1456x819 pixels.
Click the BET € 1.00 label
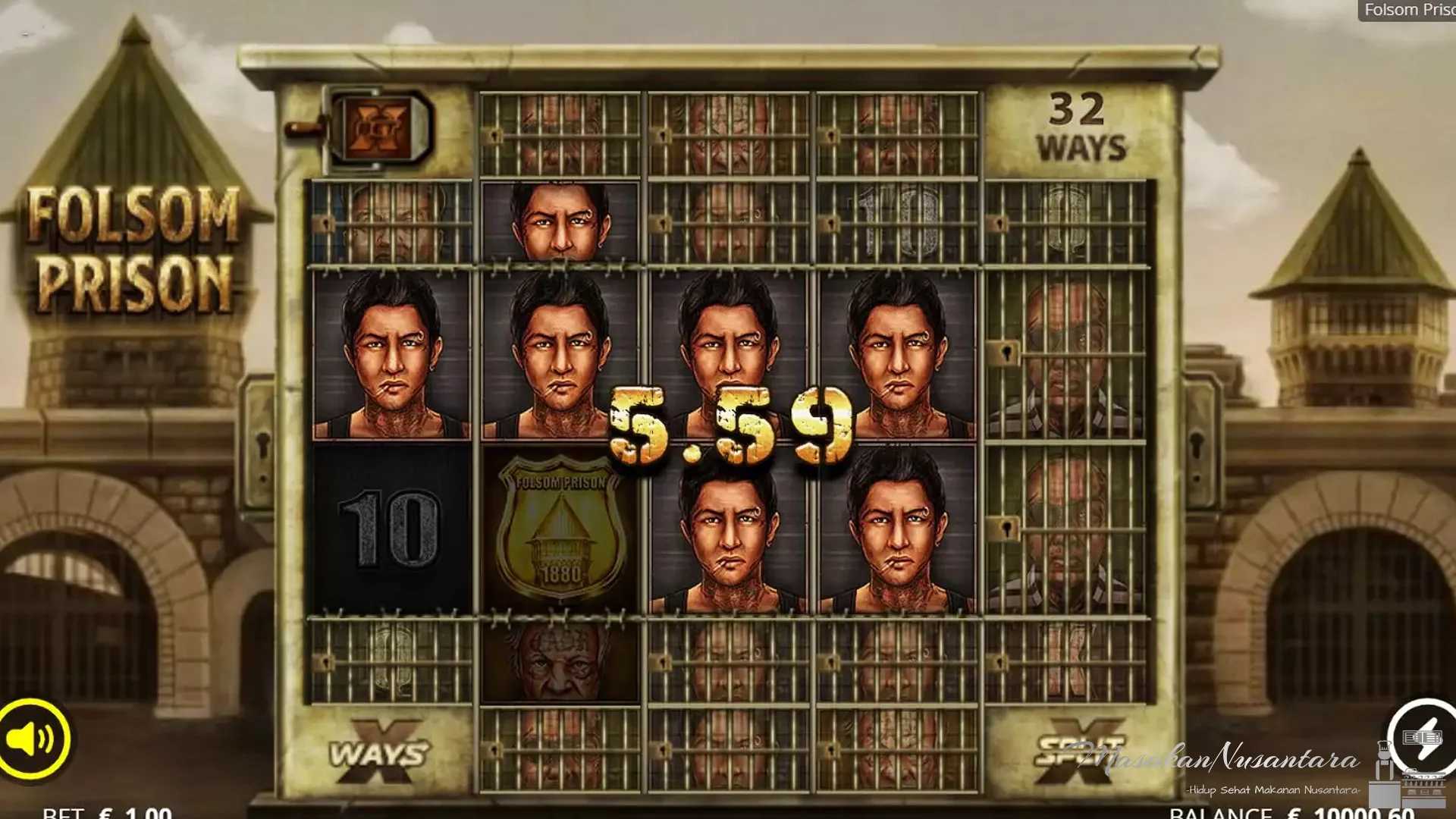(x=106, y=813)
